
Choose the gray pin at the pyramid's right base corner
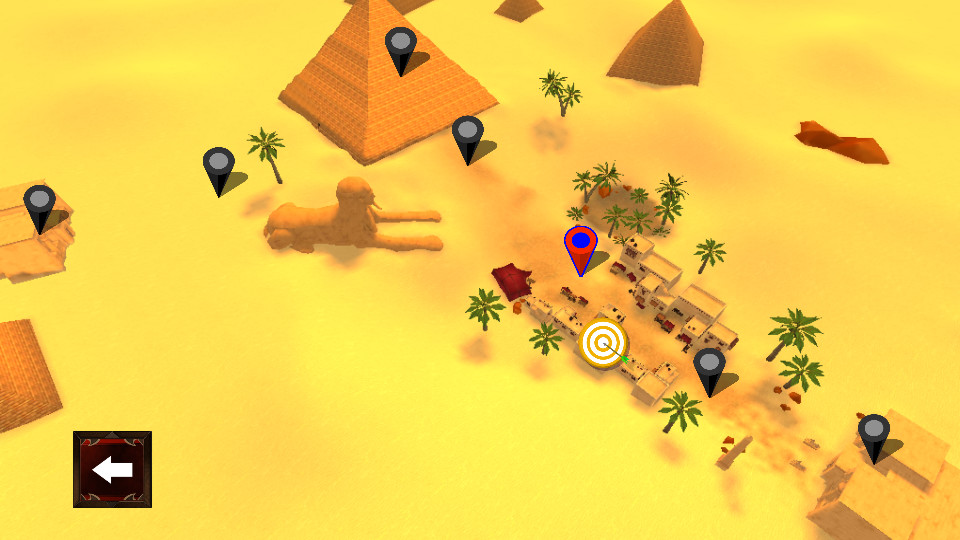click(467, 136)
